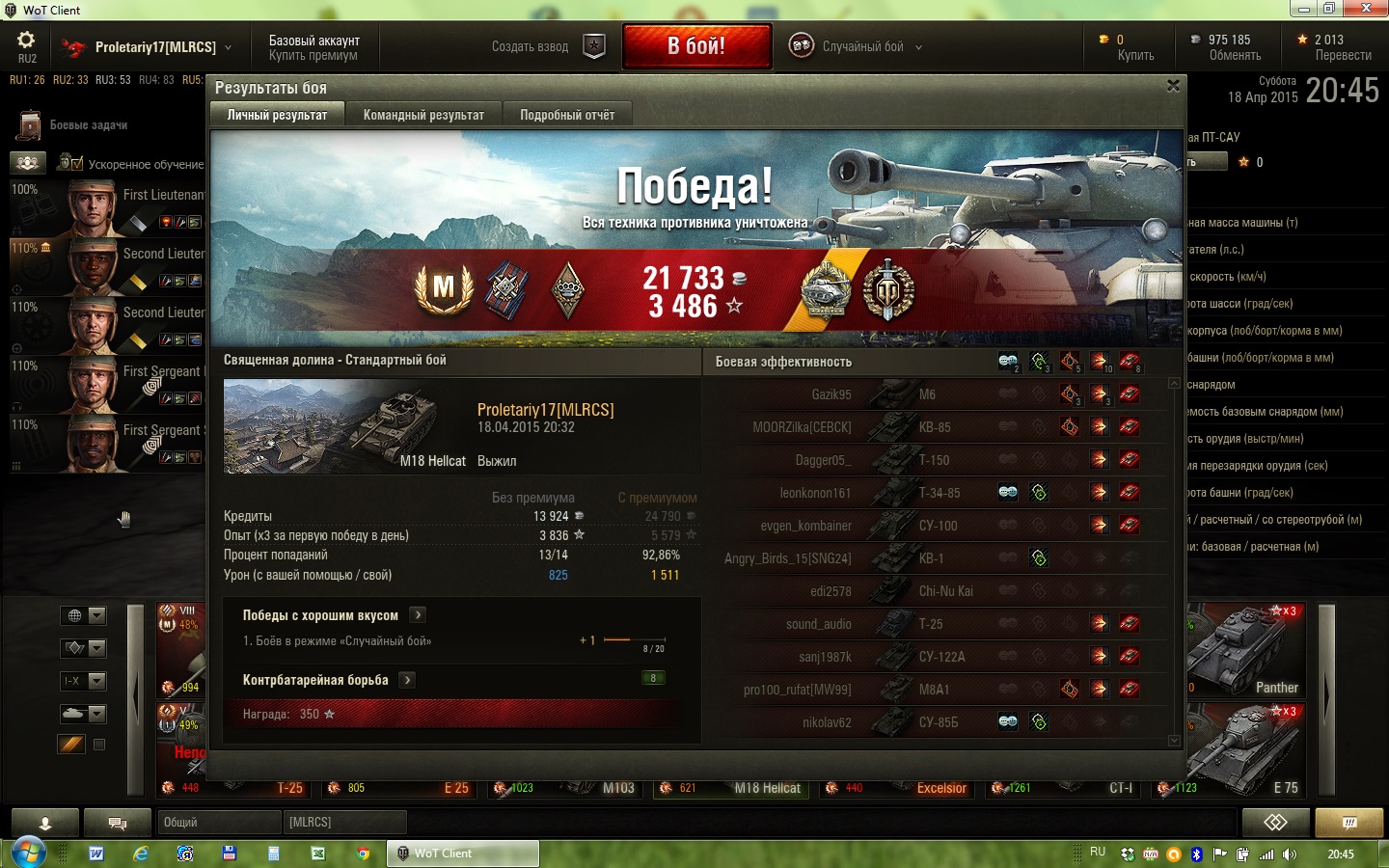Switch to the Командный результат tab
1389x868 pixels.
(423, 115)
